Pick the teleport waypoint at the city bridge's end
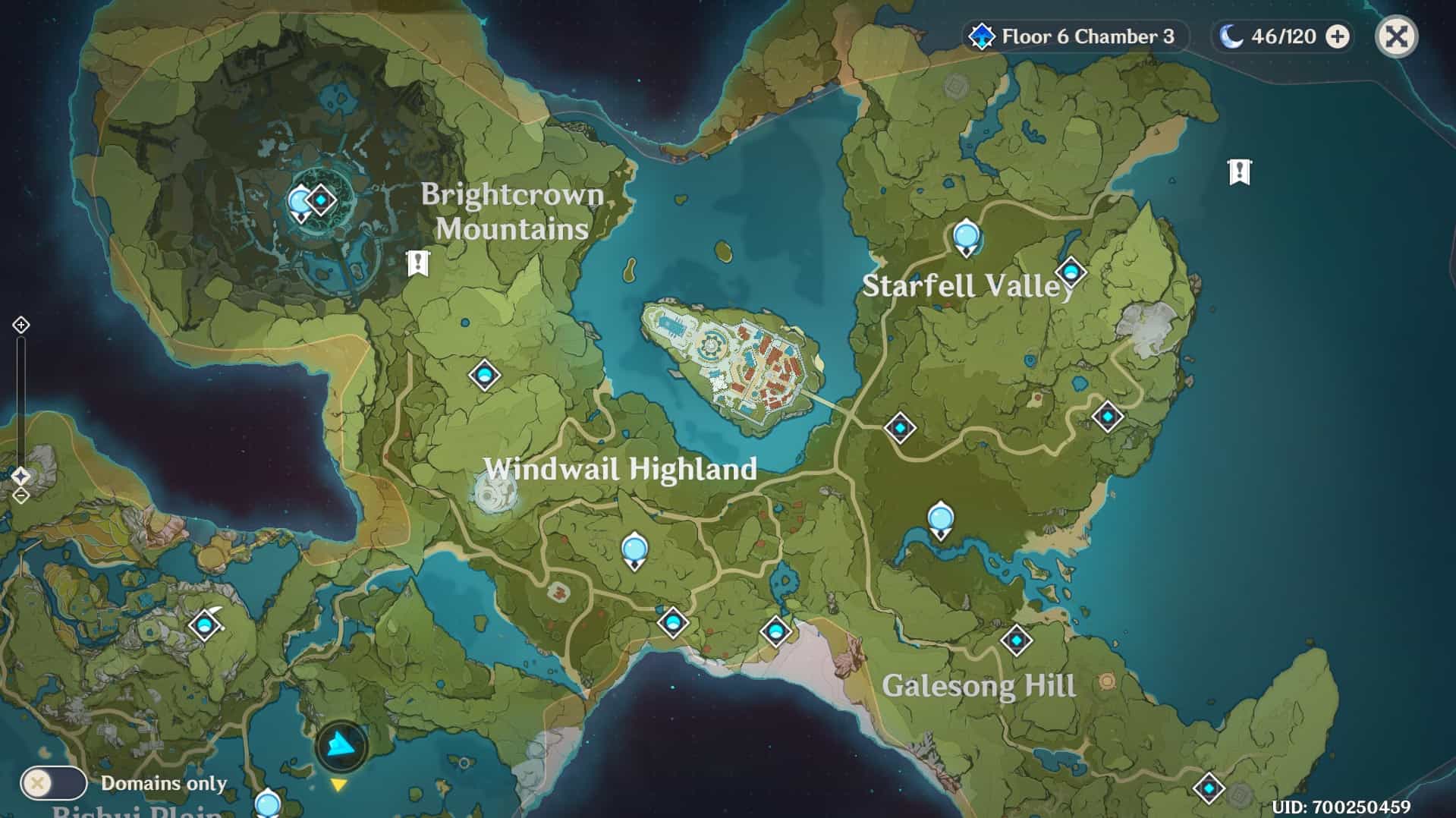1456x818 pixels. (900, 428)
